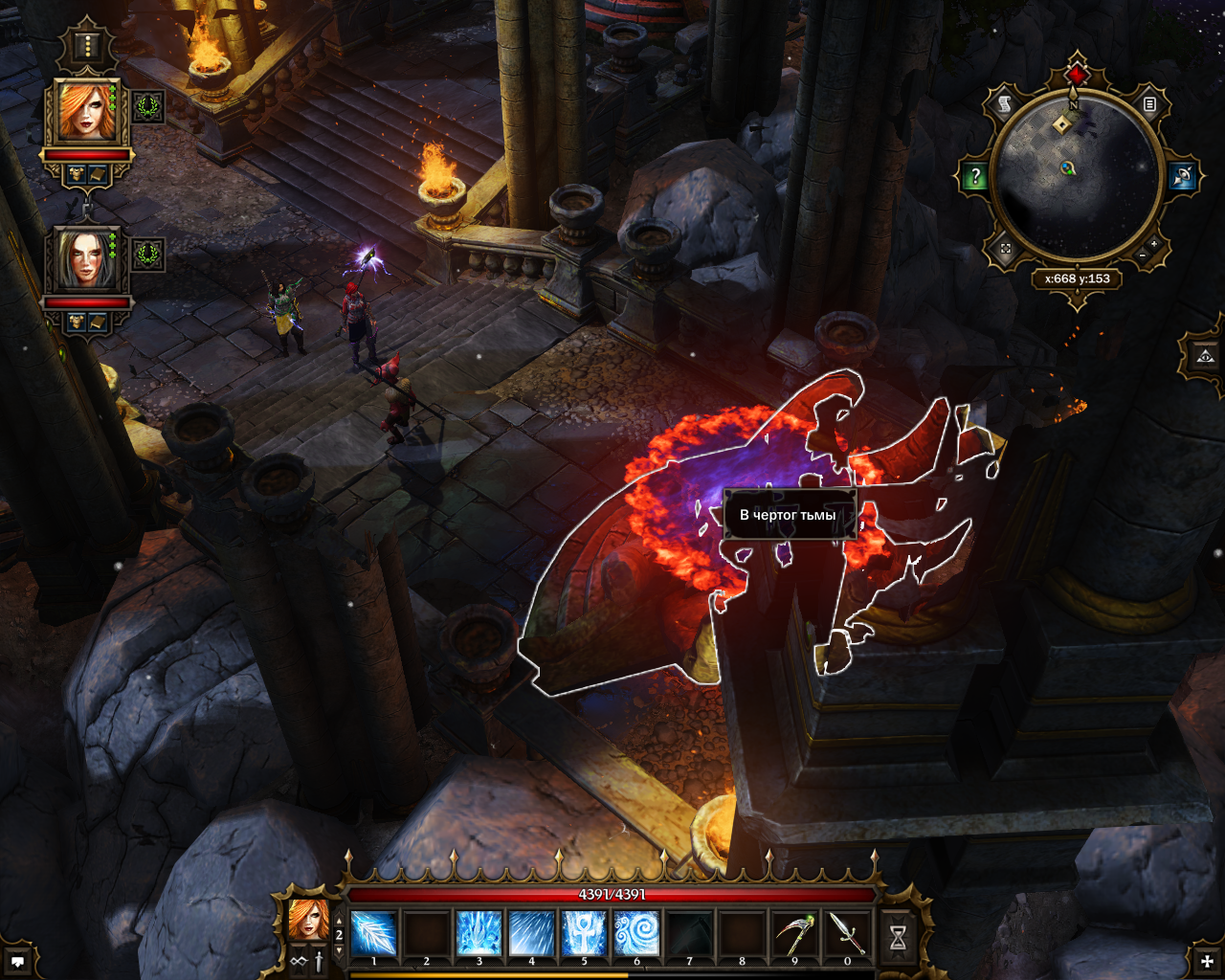Open the green question mark help button

[x=975, y=176]
